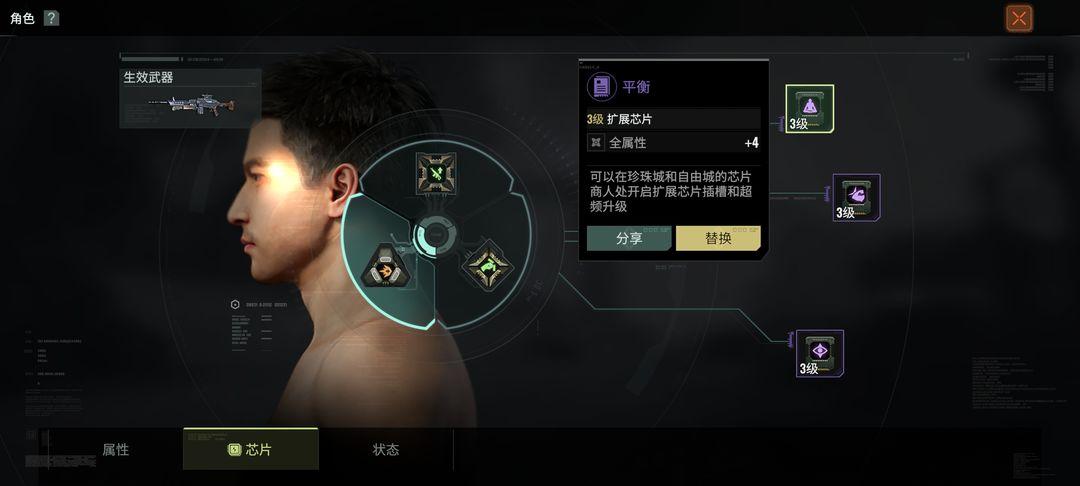1080x486 pixels.
Task: Click the 分享 share button
Action: [x=629, y=238]
